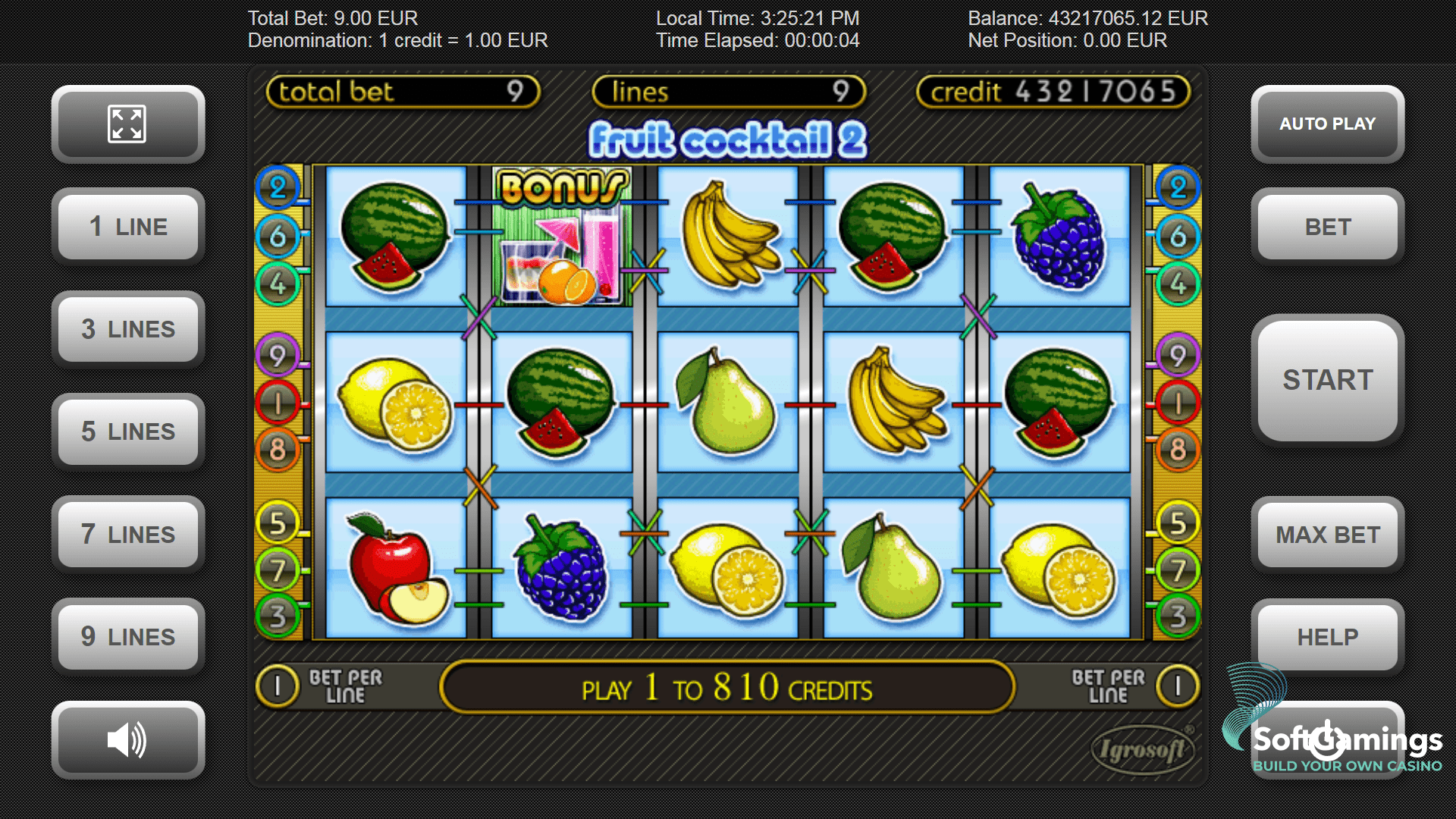1456x819 pixels.
Task: Toggle sound with the speaker button
Action: point(127,739)
